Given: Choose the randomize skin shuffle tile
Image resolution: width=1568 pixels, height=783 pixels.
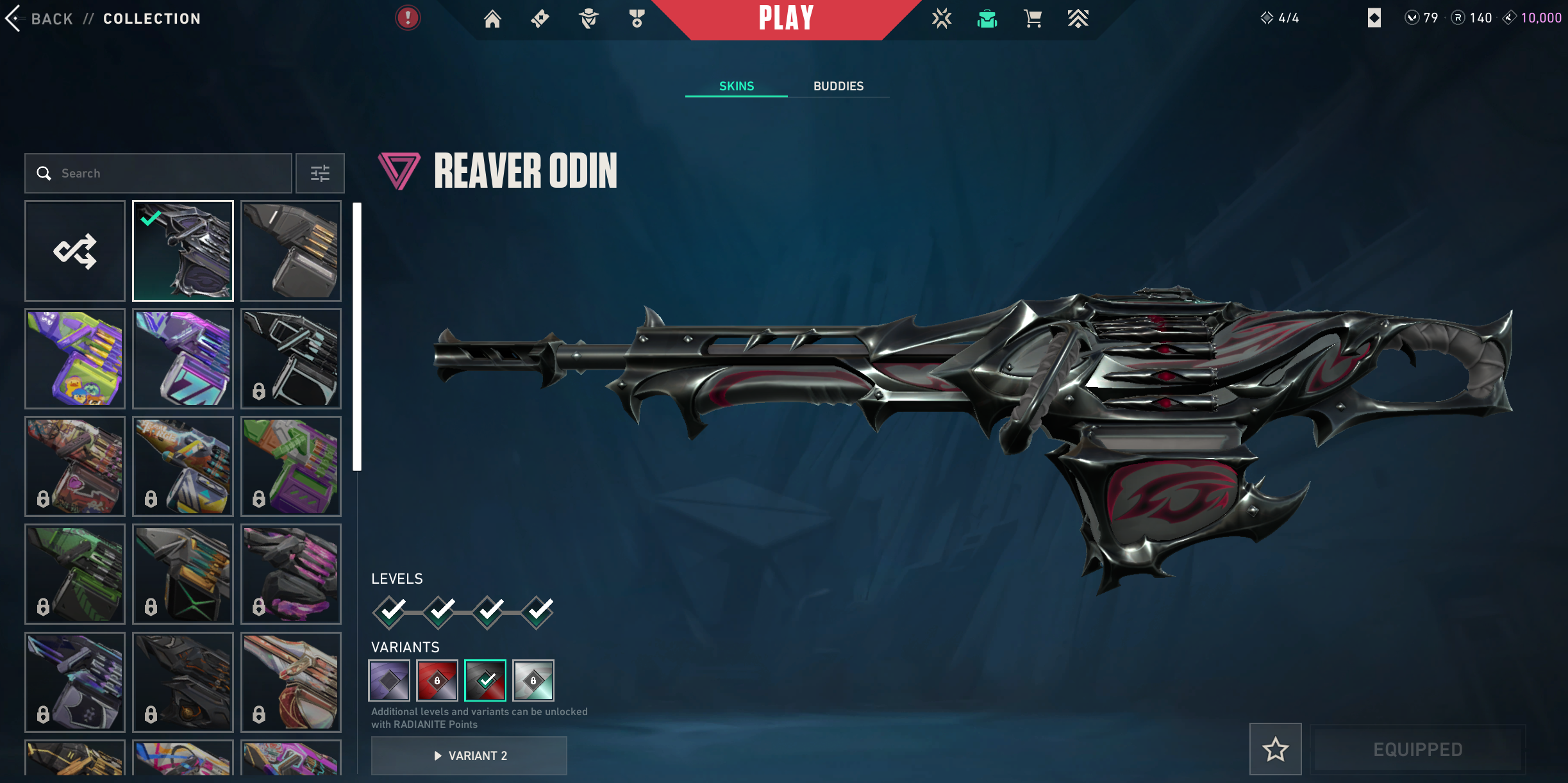Looking at the screenshot, I should (75, 251).
